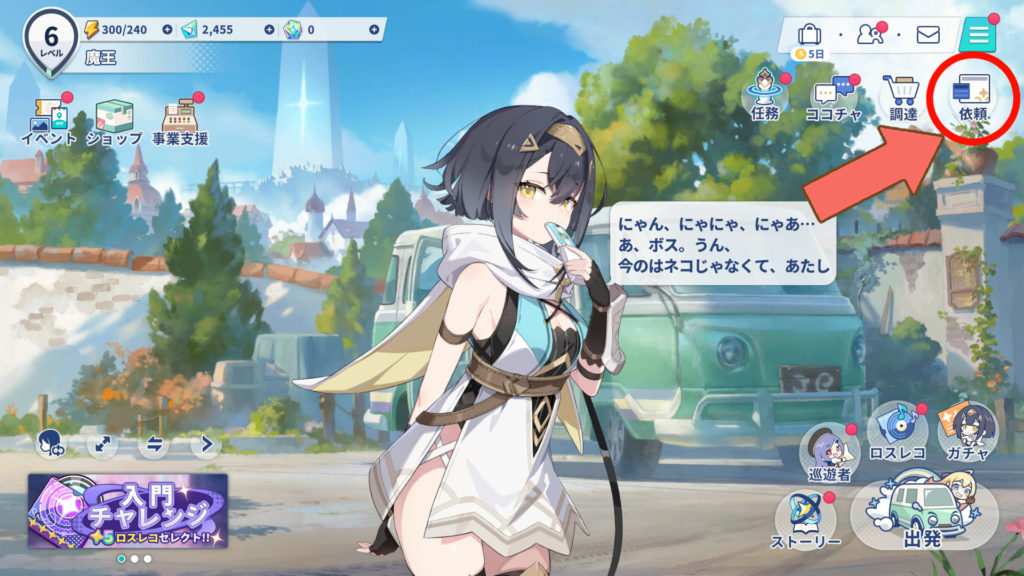Open the 入門チャレンジ banner
Viewport: 1024px width, 576px height.
pyautogui.click(x=128, y=510)
